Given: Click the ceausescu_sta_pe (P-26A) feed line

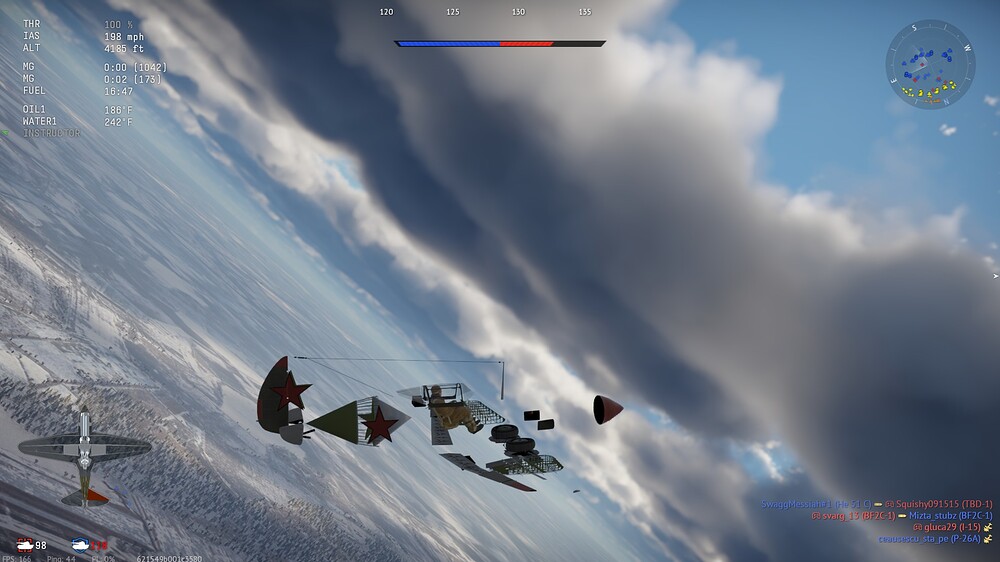Looking at the screenshot, I should [x=928, y=539].
